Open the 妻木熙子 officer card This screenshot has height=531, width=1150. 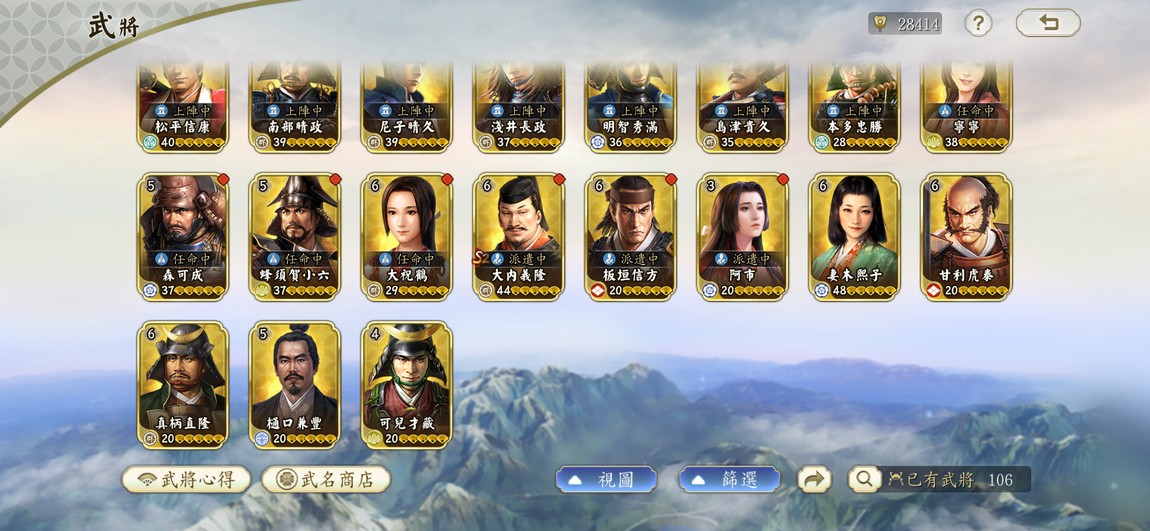pyautogui.click(x=855, y=236)
